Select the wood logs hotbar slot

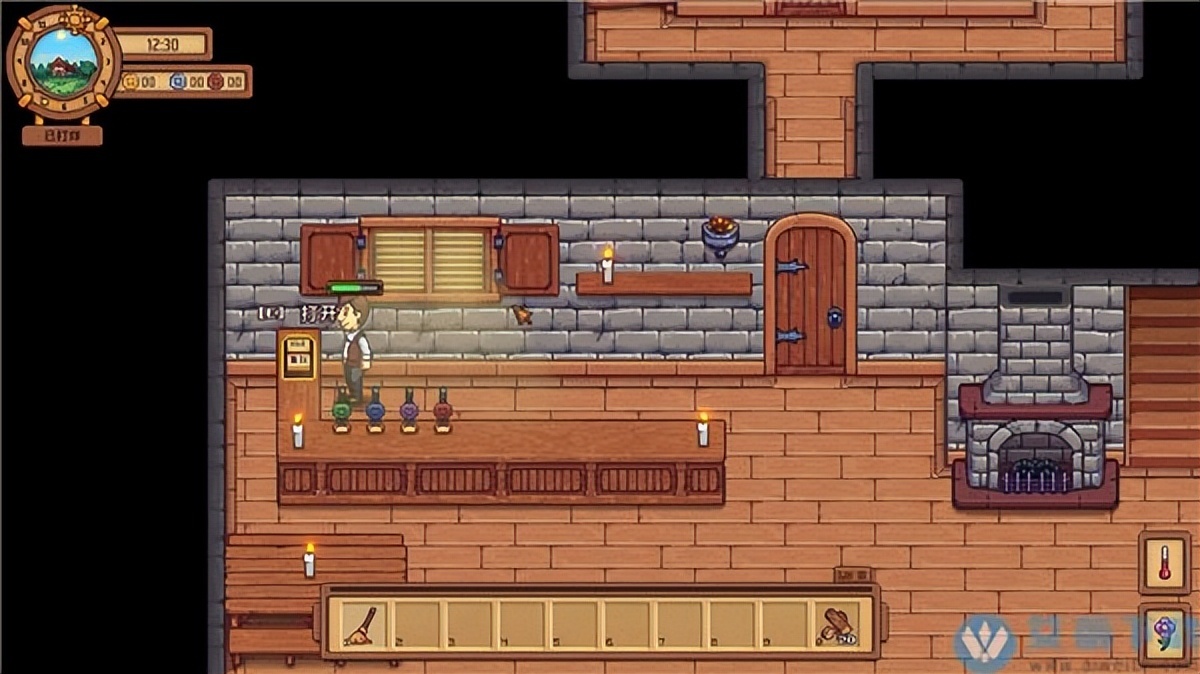835,625
